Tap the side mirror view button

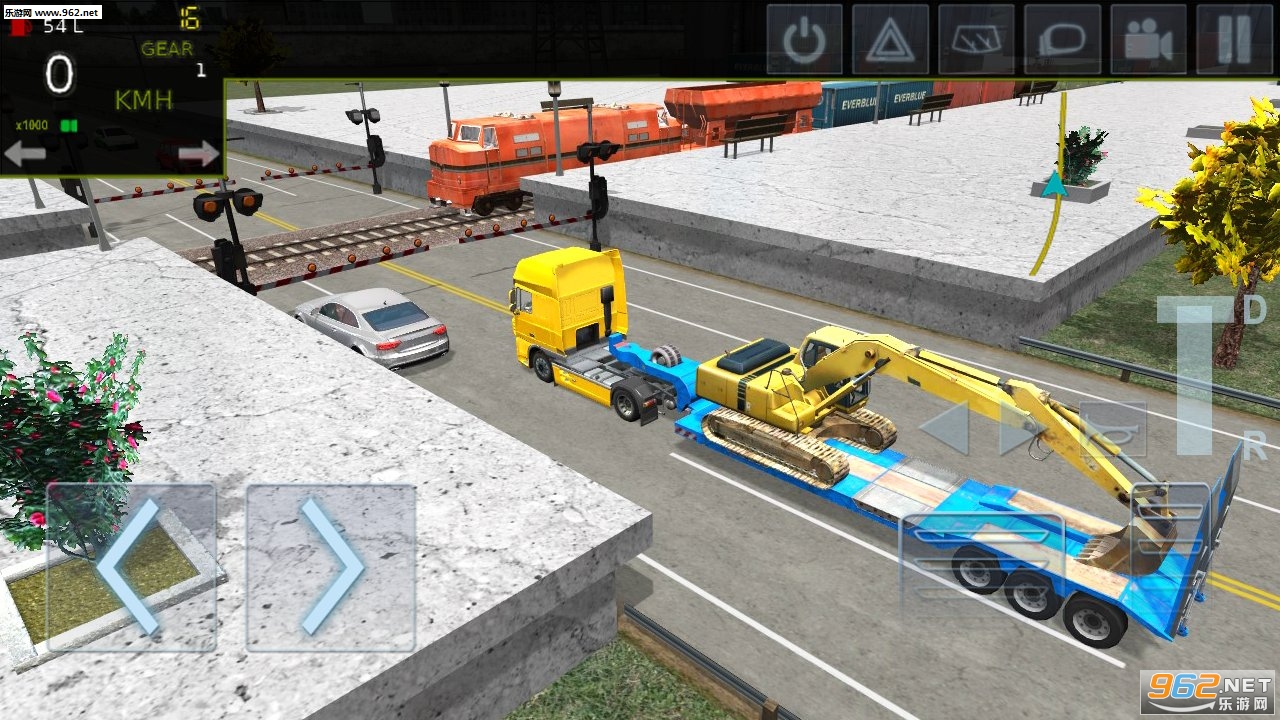pos(1062,40)
